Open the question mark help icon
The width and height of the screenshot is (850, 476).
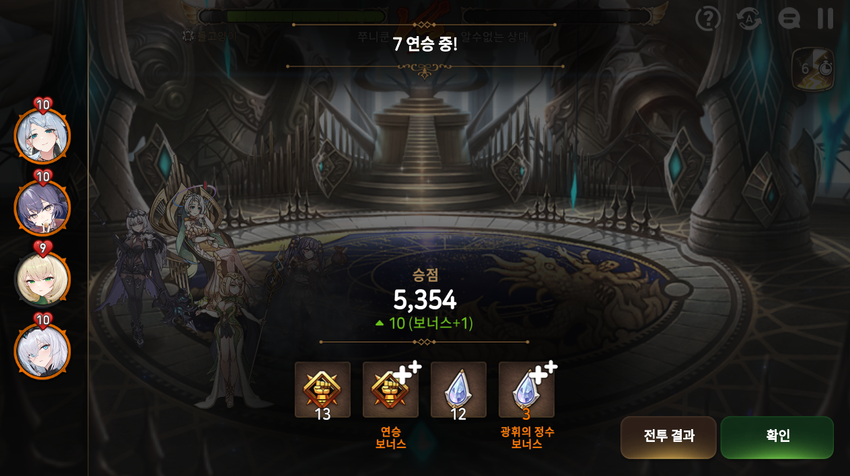point(708,18)
